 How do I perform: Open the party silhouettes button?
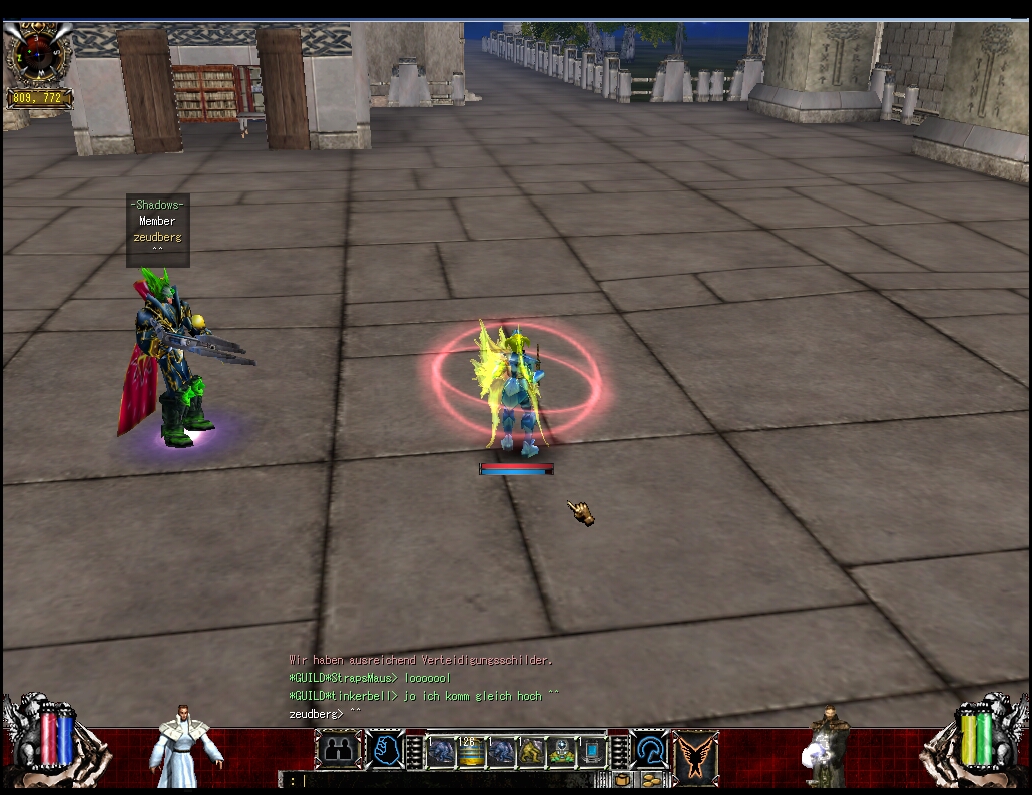338,748
